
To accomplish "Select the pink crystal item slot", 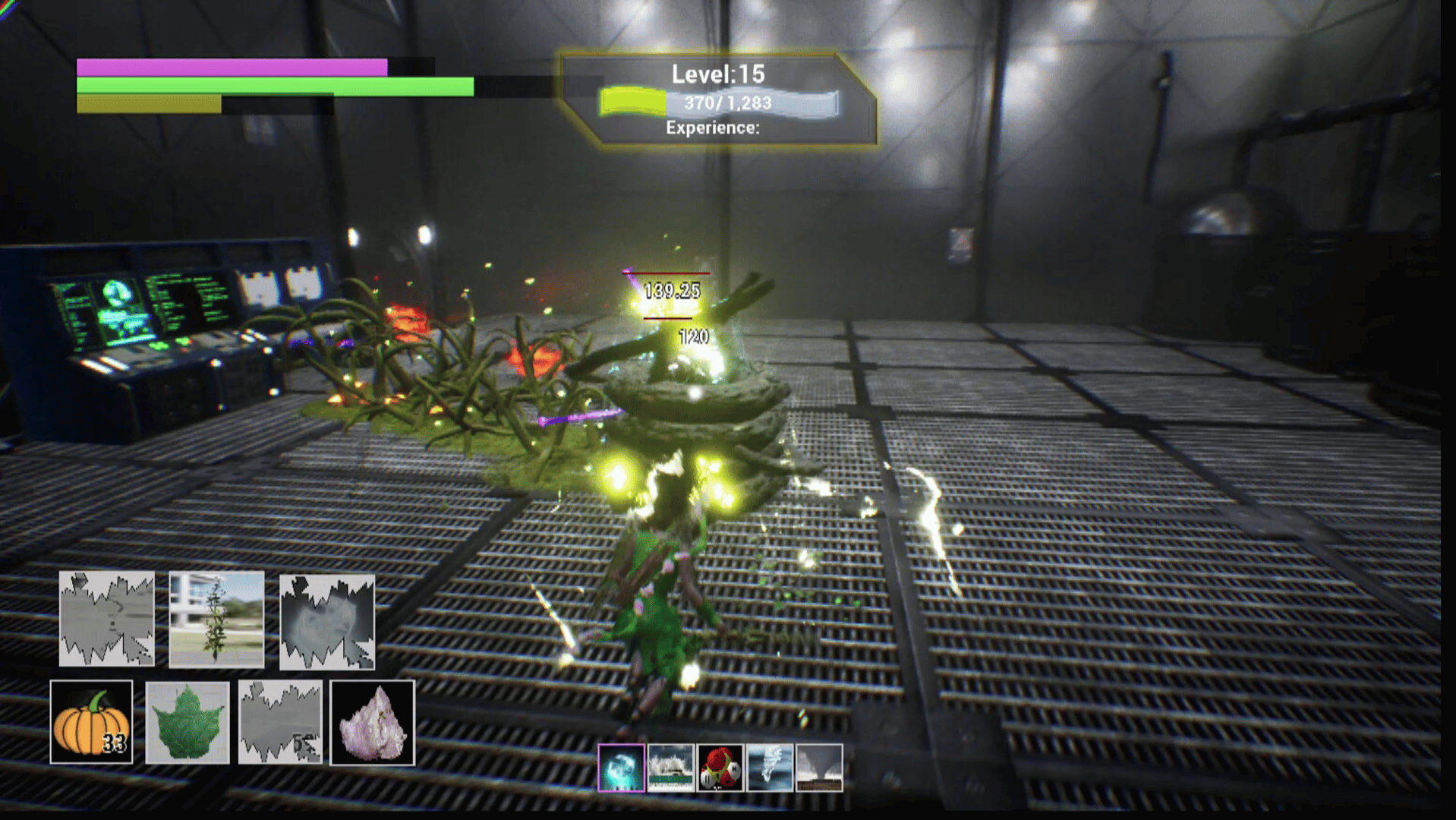I will pyautogui.click(x=372, y=722).
